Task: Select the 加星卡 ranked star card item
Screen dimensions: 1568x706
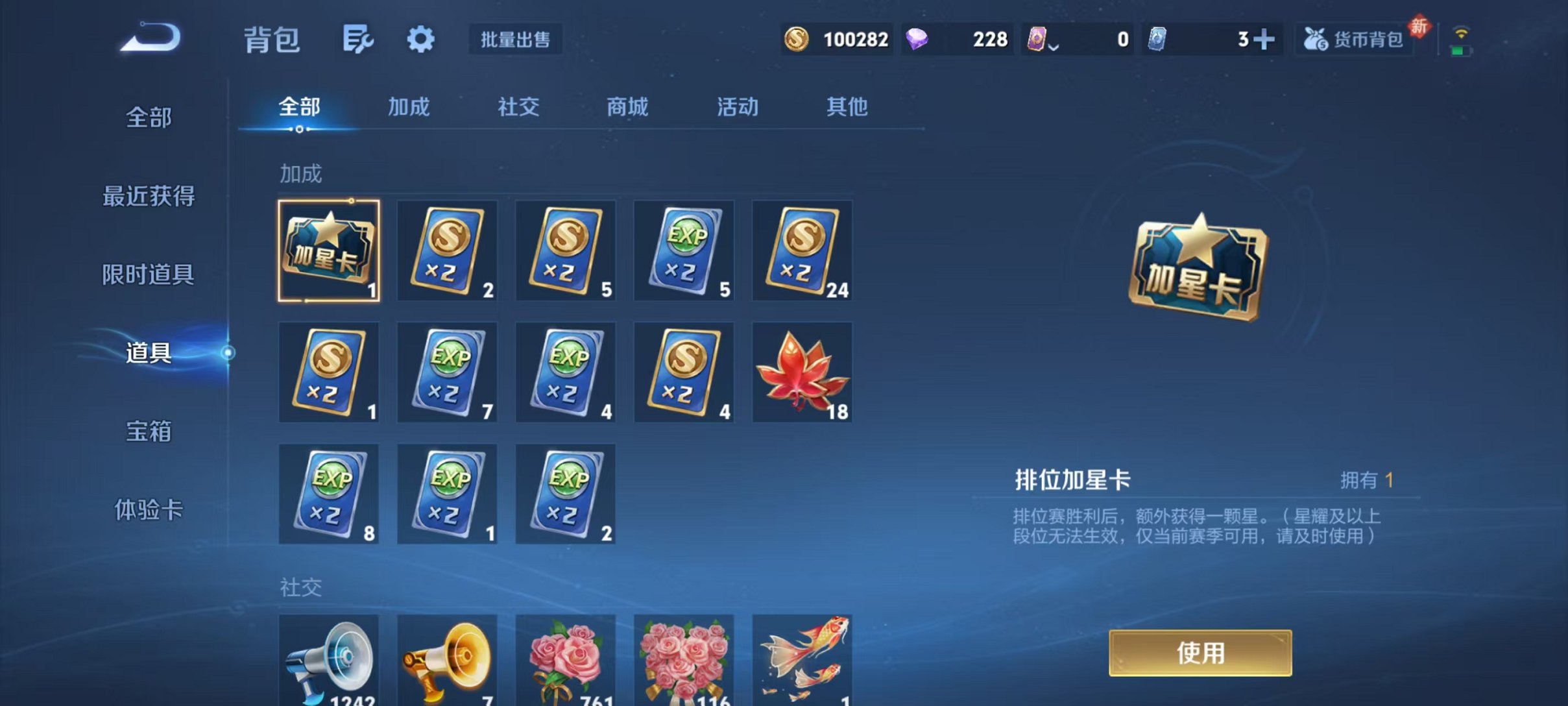Action: pos(328,251)
